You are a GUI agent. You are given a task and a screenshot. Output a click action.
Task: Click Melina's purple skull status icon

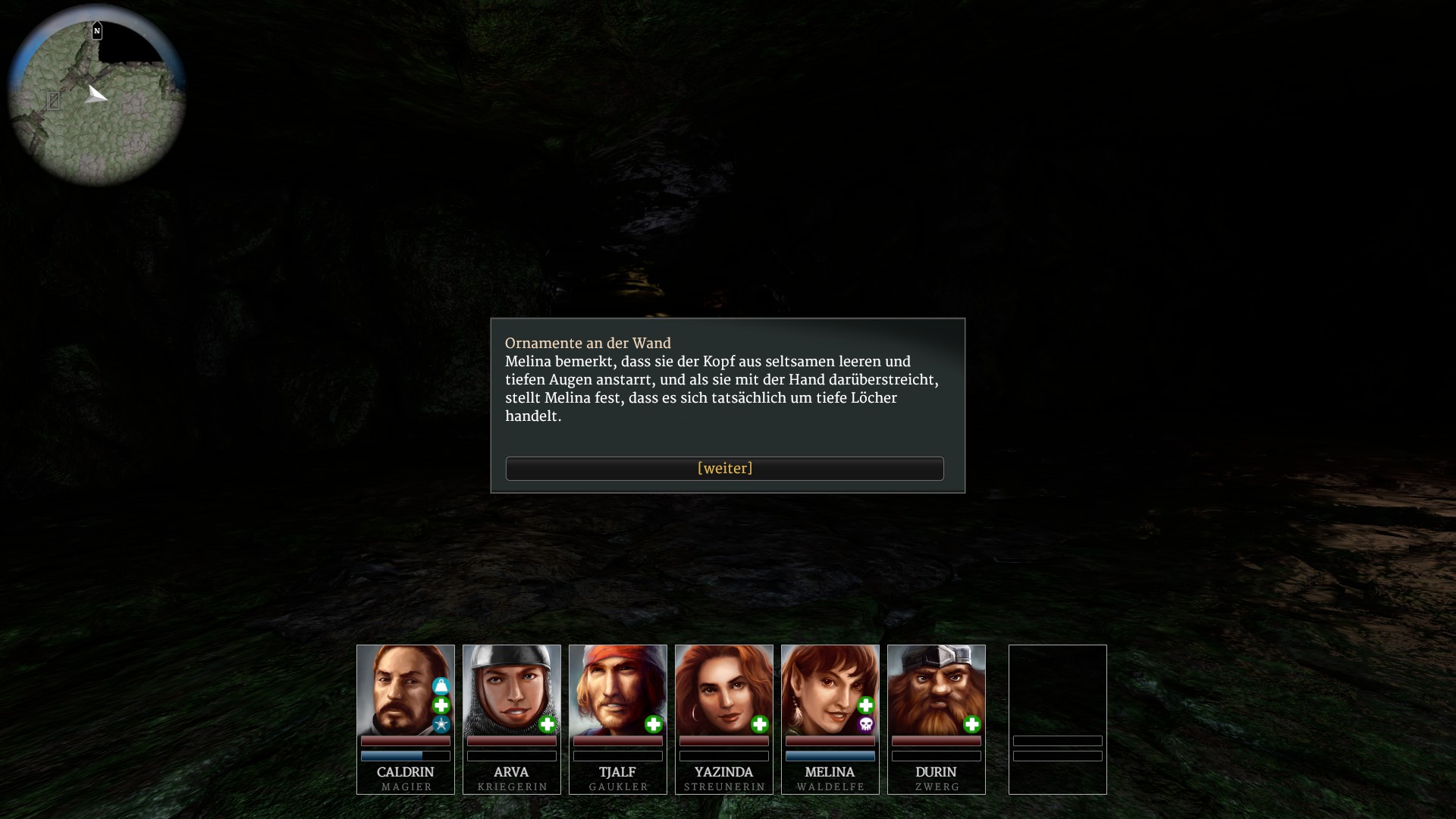pos(866,725)
